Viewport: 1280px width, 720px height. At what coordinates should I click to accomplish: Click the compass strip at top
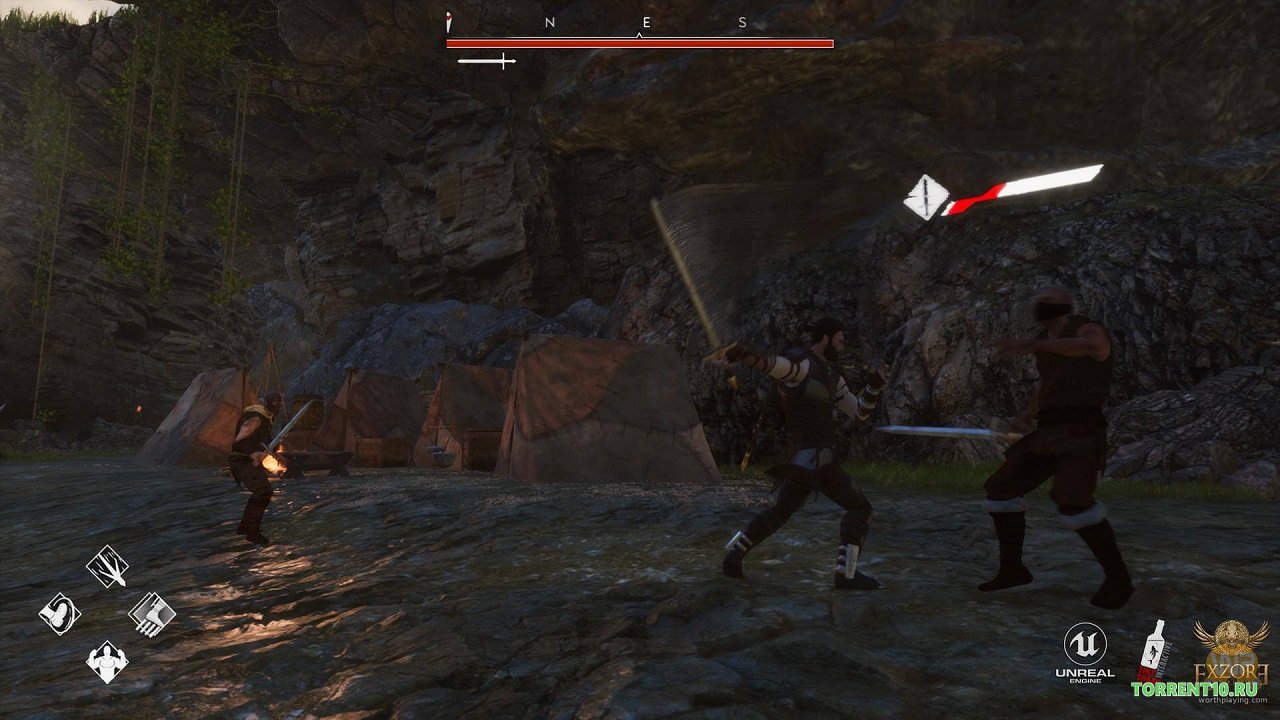click(x=639, y=22)
